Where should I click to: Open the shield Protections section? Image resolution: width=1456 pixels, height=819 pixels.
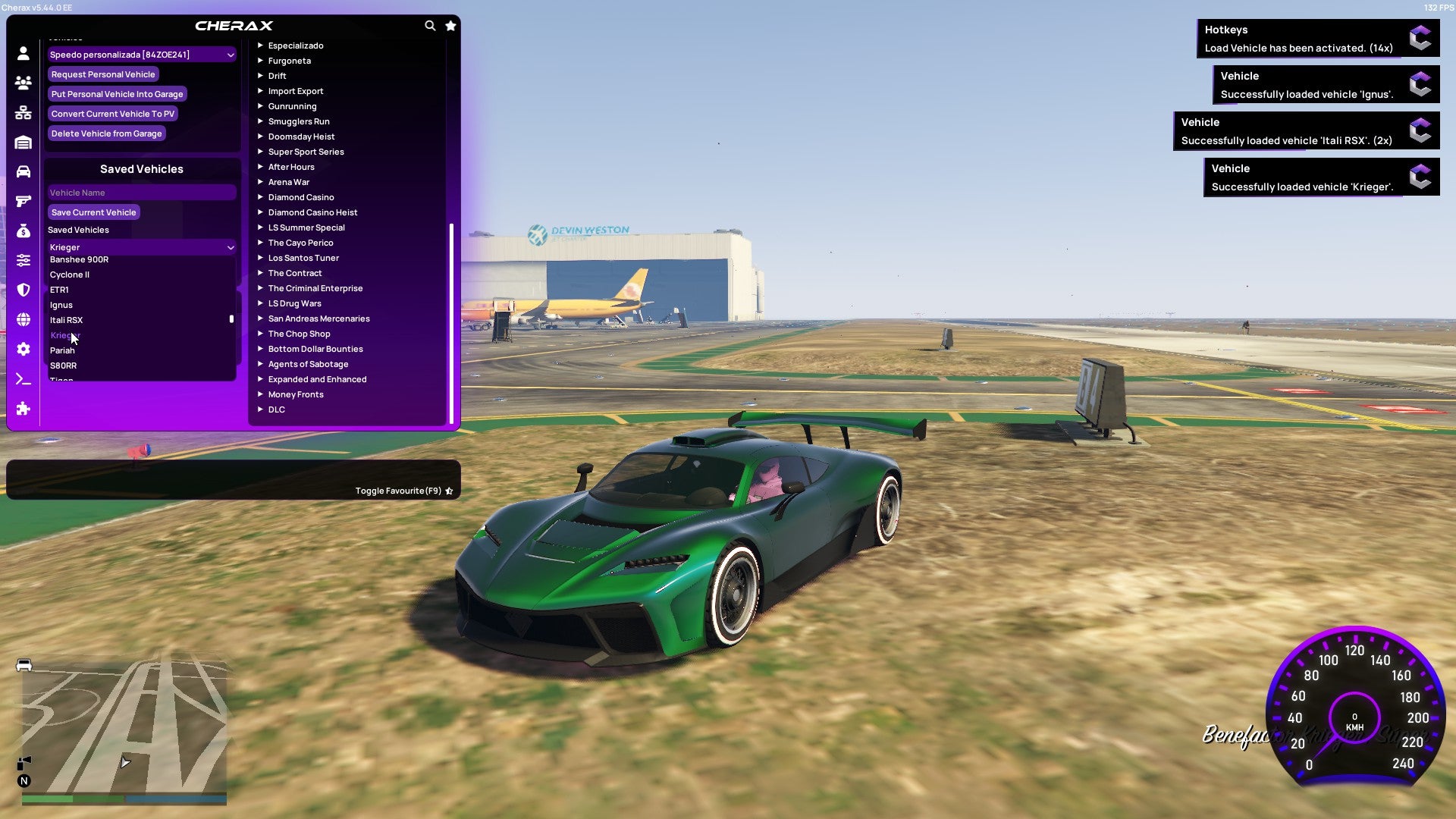[x=23, y=289]
